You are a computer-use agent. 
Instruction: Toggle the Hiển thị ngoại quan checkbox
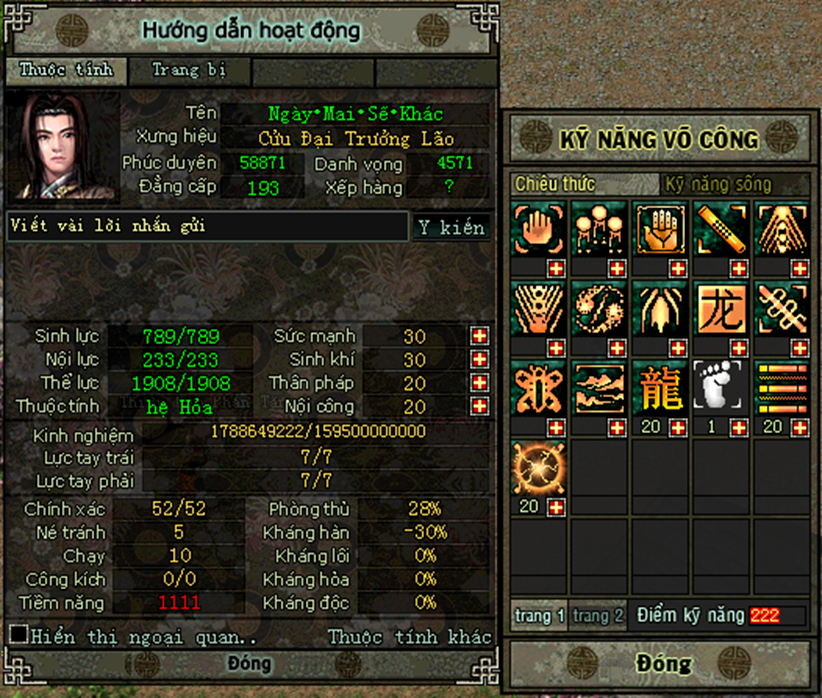(x=18, y=634)
